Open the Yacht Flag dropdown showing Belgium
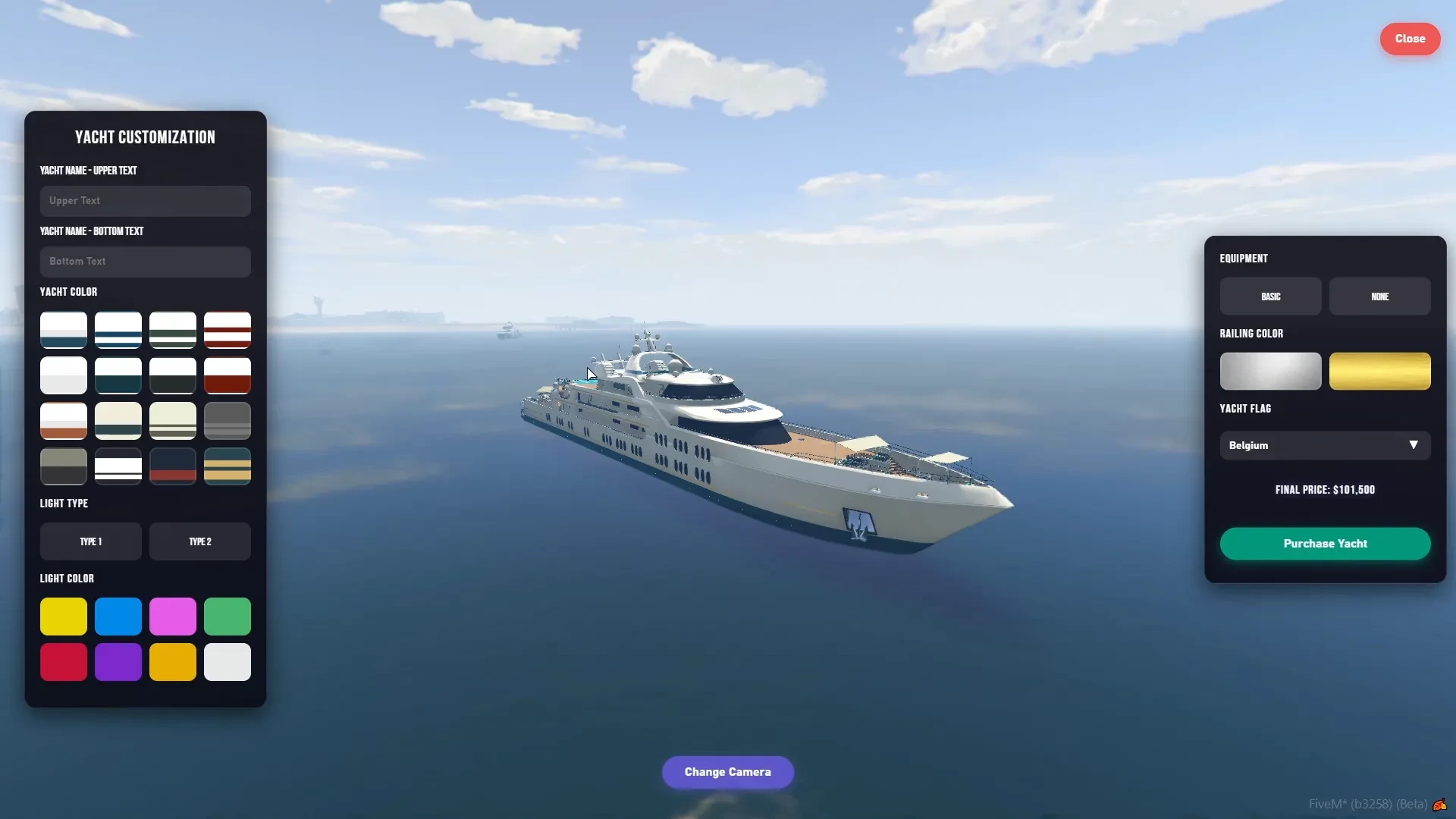 point(1324,445)
